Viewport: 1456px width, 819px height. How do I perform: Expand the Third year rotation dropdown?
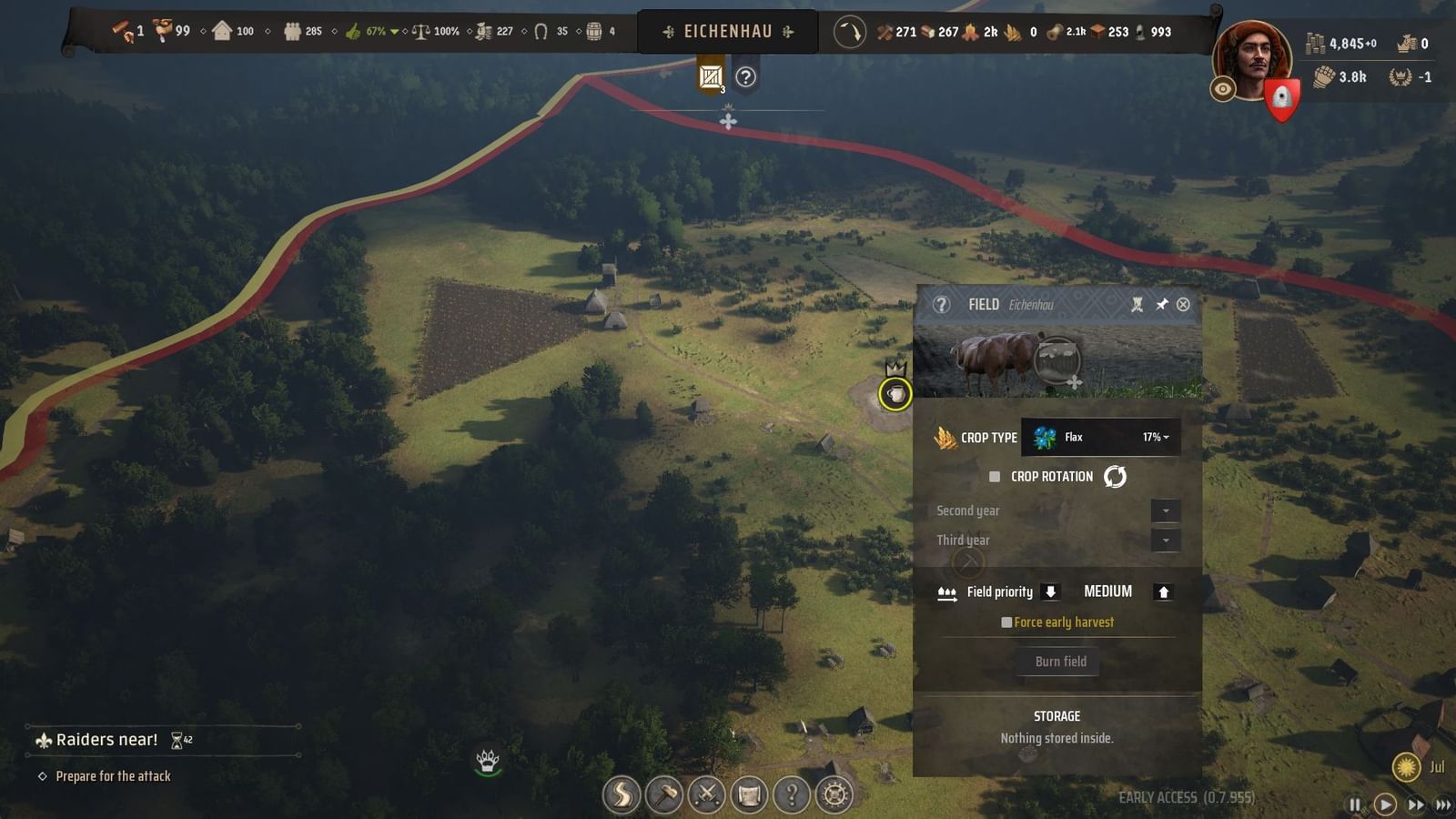point(1166,540)
